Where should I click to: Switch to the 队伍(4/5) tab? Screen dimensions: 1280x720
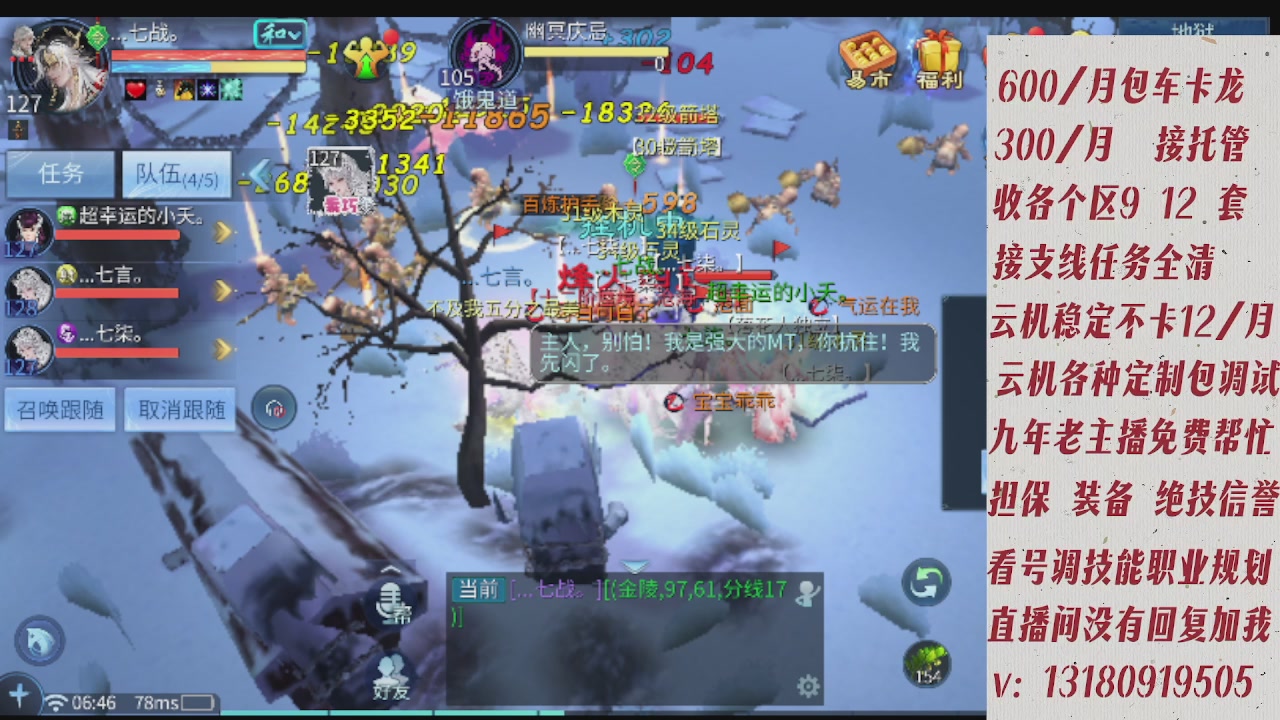(176, 174)
